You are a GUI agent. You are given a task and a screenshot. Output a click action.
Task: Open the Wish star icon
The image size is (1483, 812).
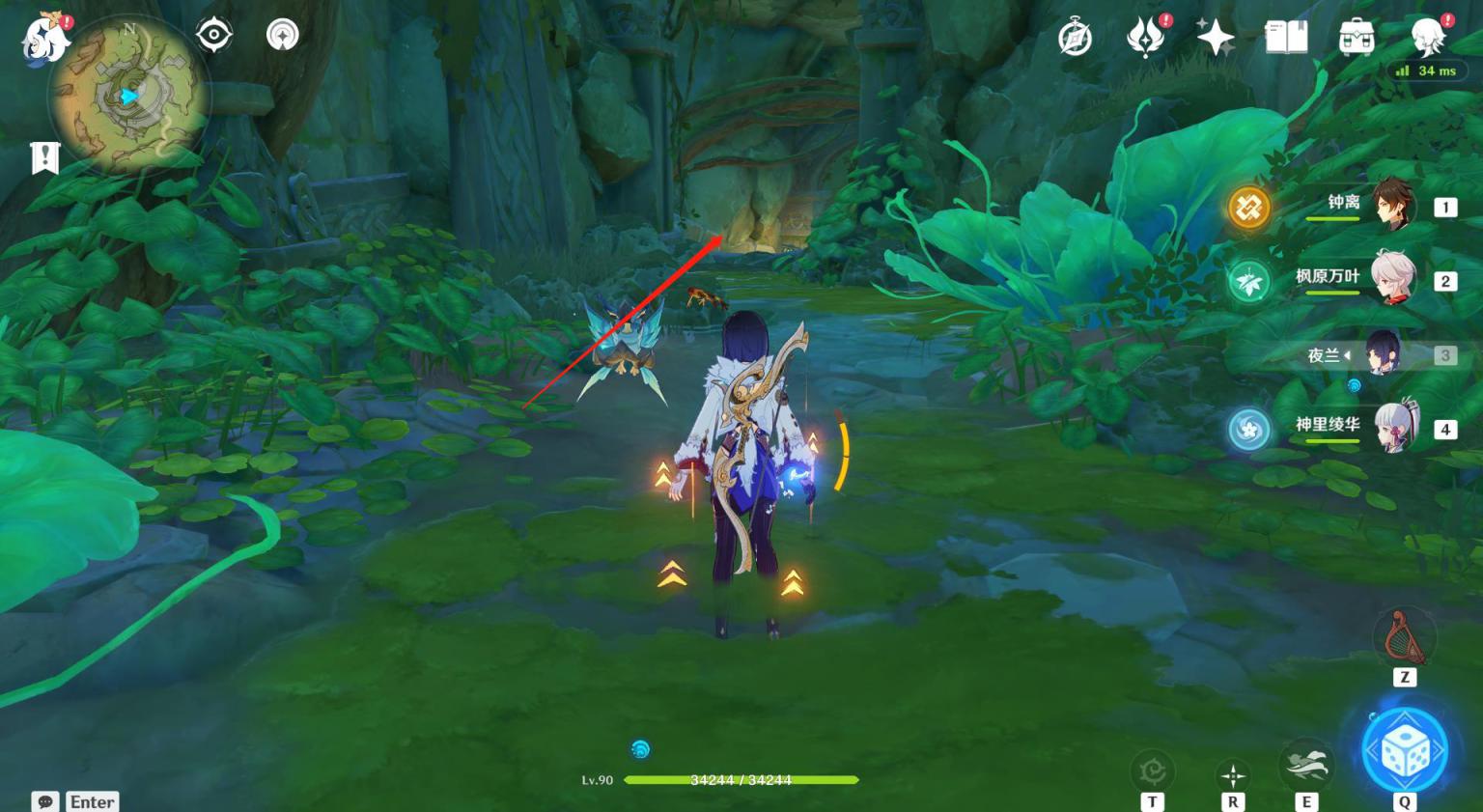1216,39
